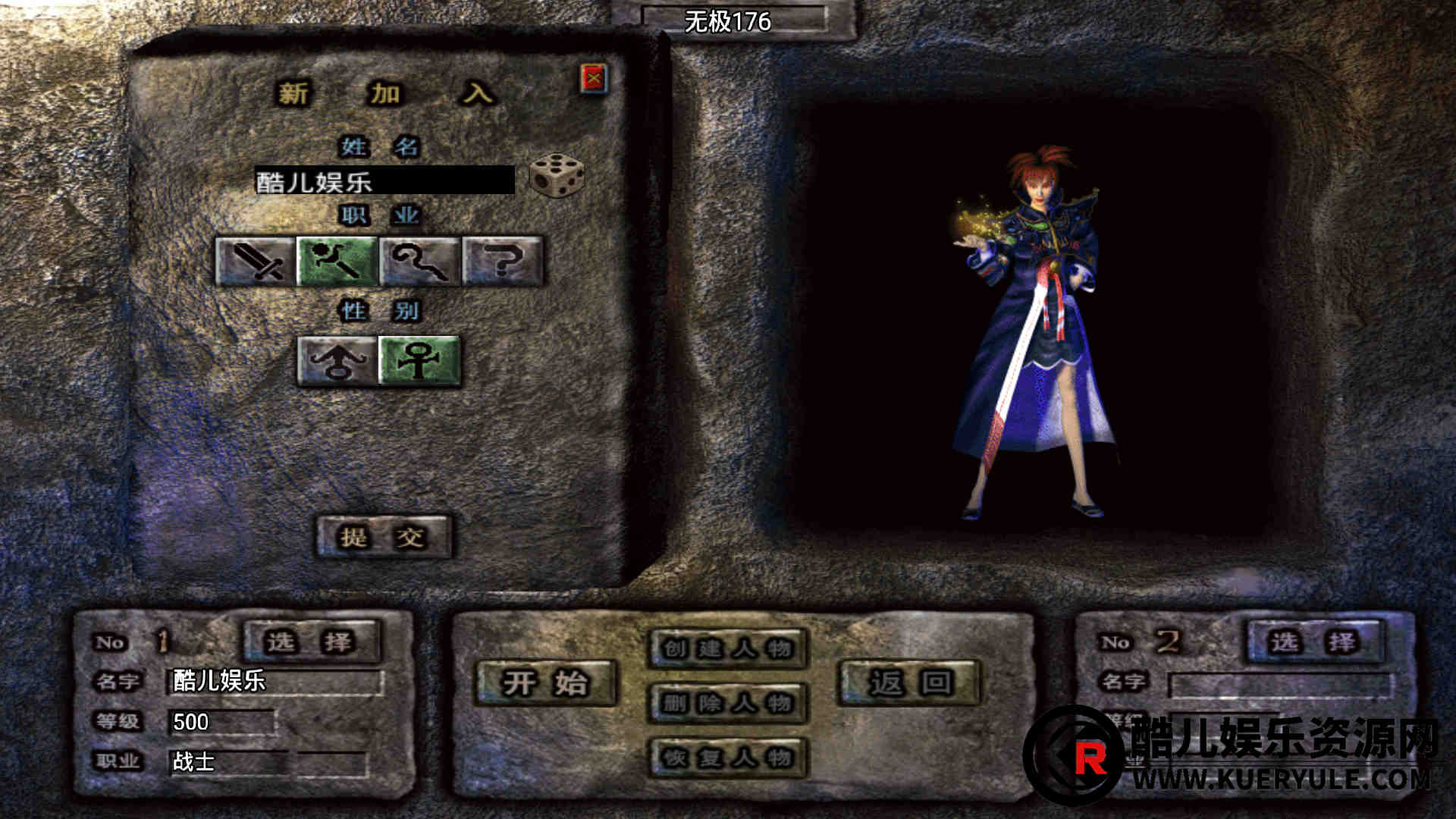Select character slot No 2
Viewport: 1456px width, 819px height.
1315,642
